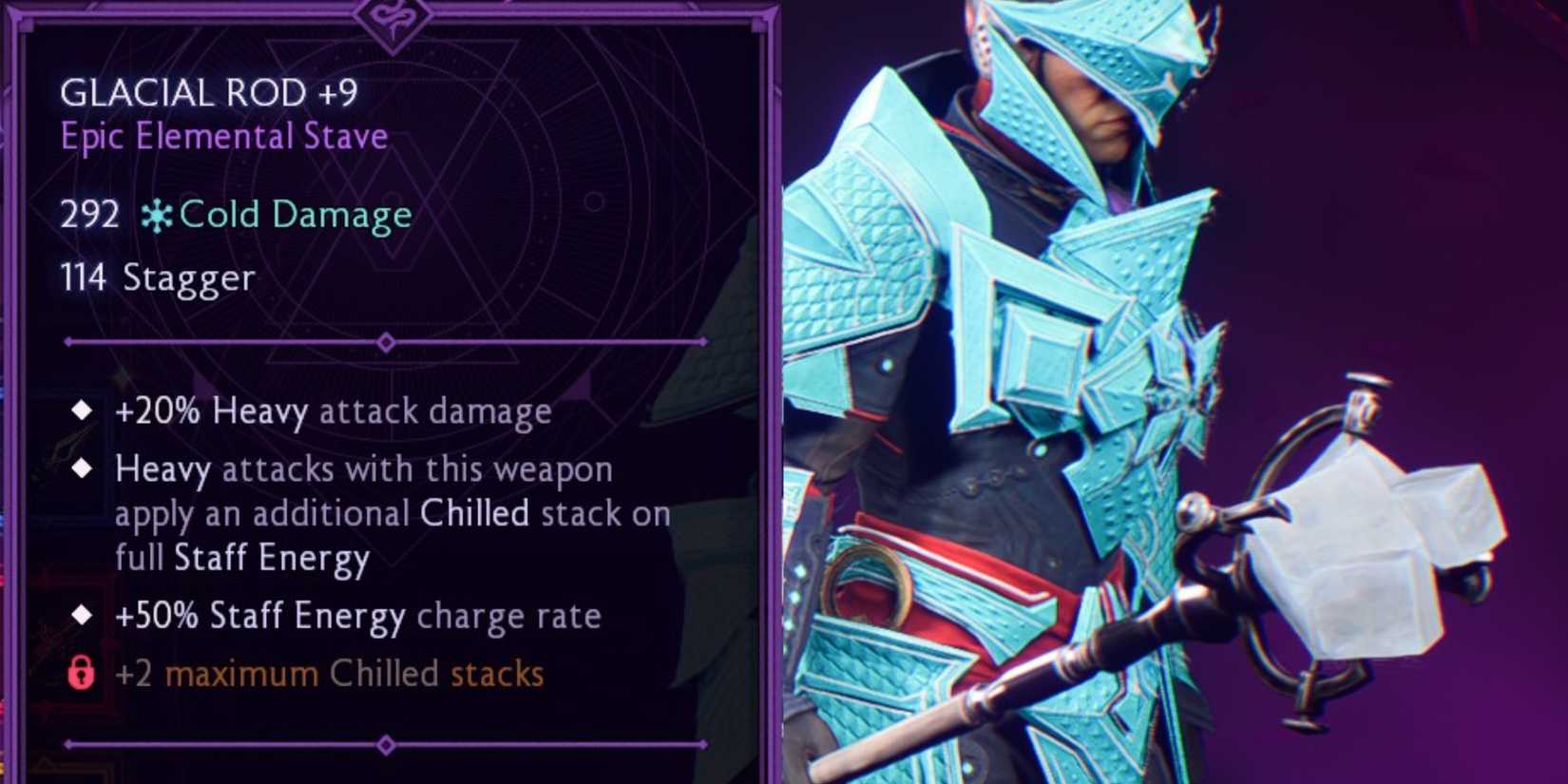Image resolution: width=1568 pixels, height=784 pixels.
Task: Click the diamond marker on the bottom divider line
Action: point(386,746)
